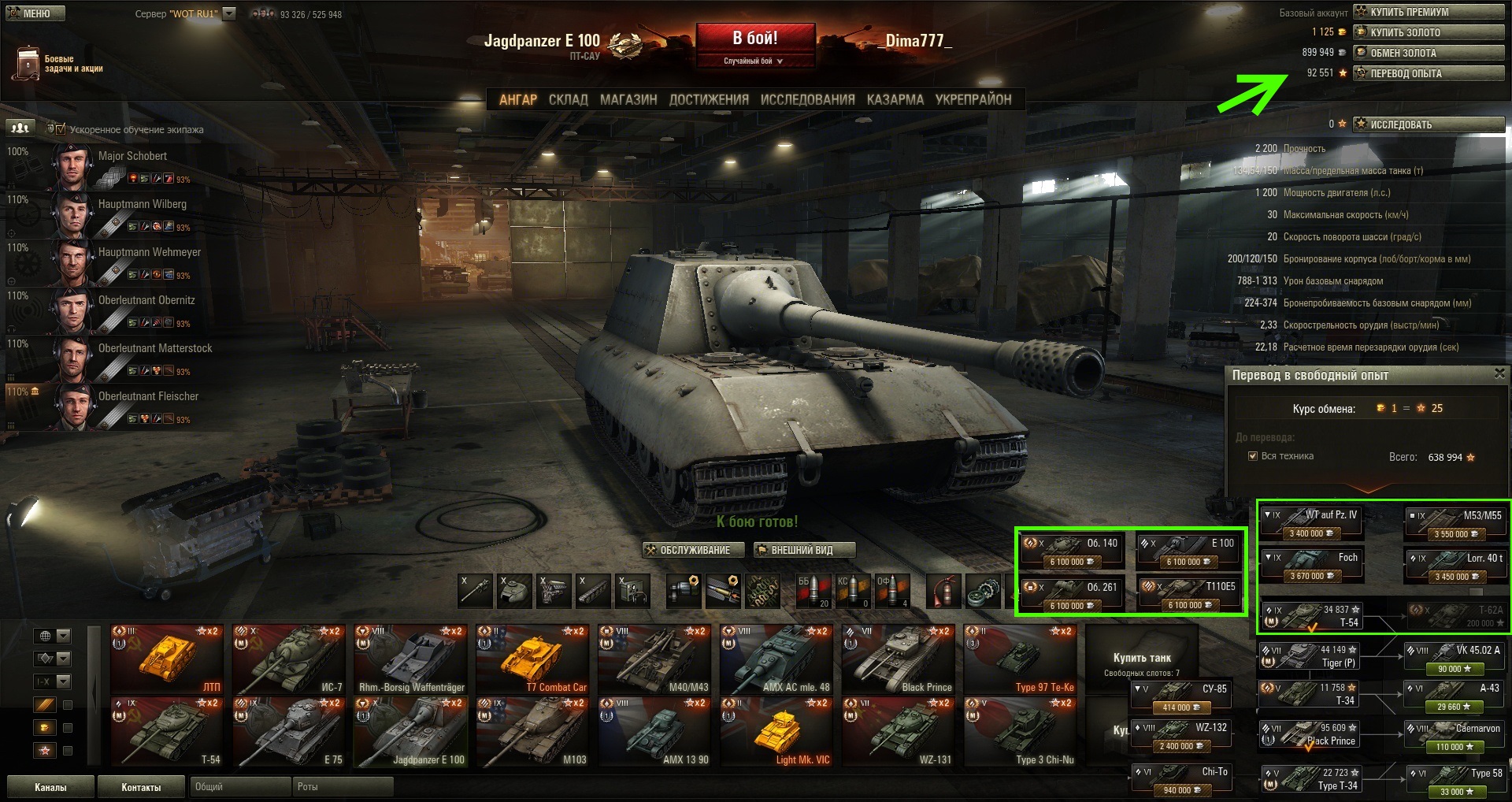Click the КУПИТЬ ПРЕМИУМ button
The width and height of the screenshot is (1512, 802).
(1429, 12)
